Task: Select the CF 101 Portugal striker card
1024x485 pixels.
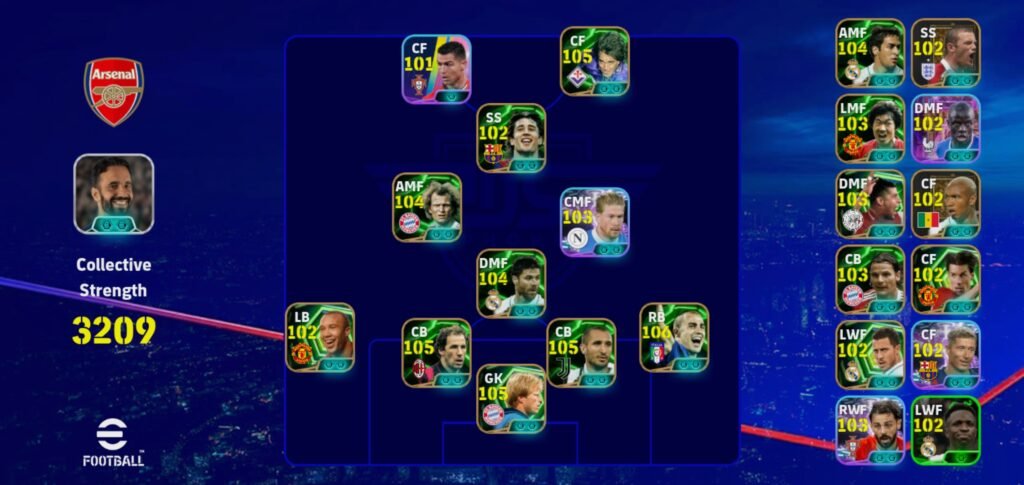Action: point(436,68)
